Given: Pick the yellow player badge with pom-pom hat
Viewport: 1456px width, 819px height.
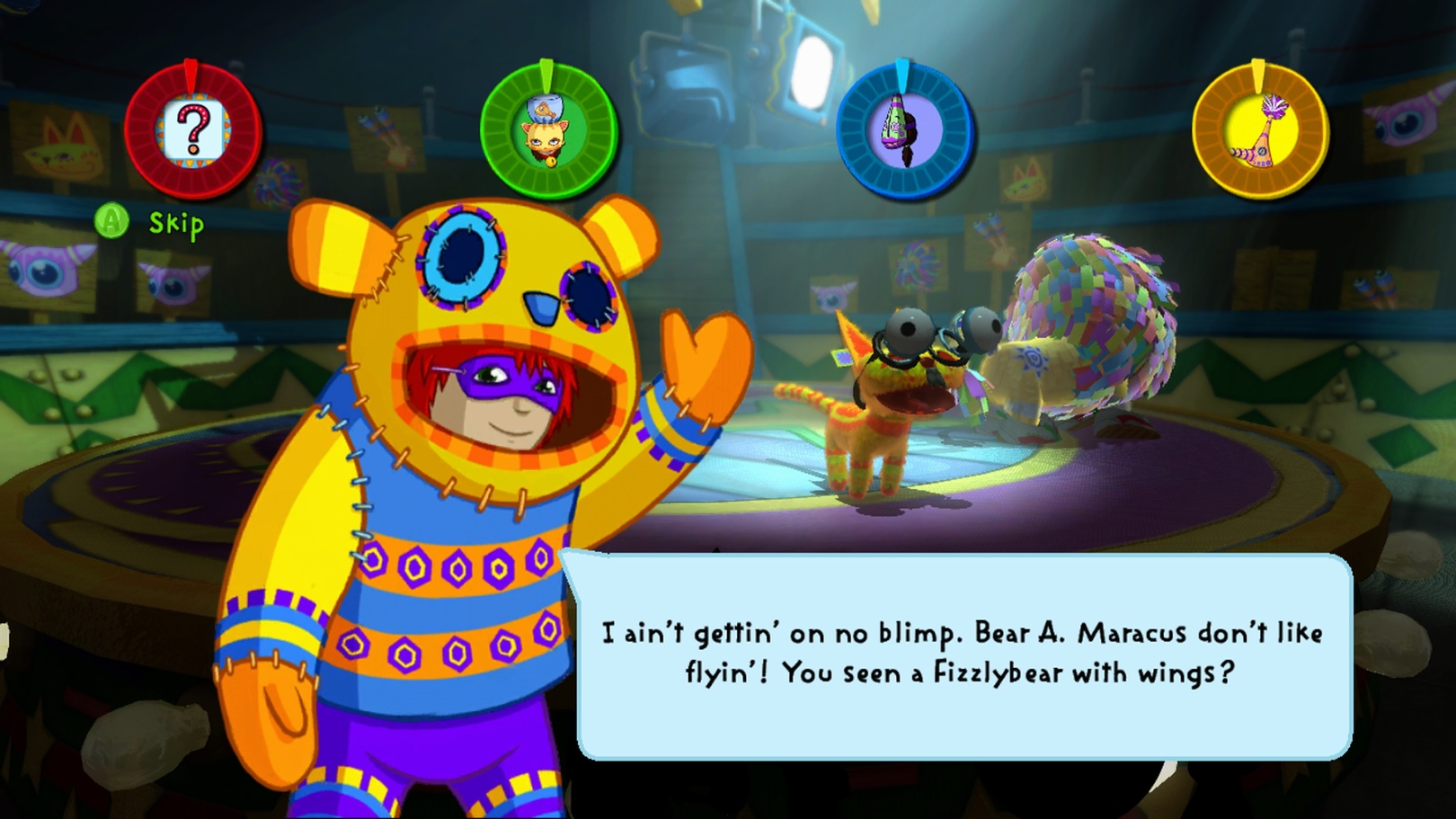Looking at the screenshot, I should point(1260,131).
